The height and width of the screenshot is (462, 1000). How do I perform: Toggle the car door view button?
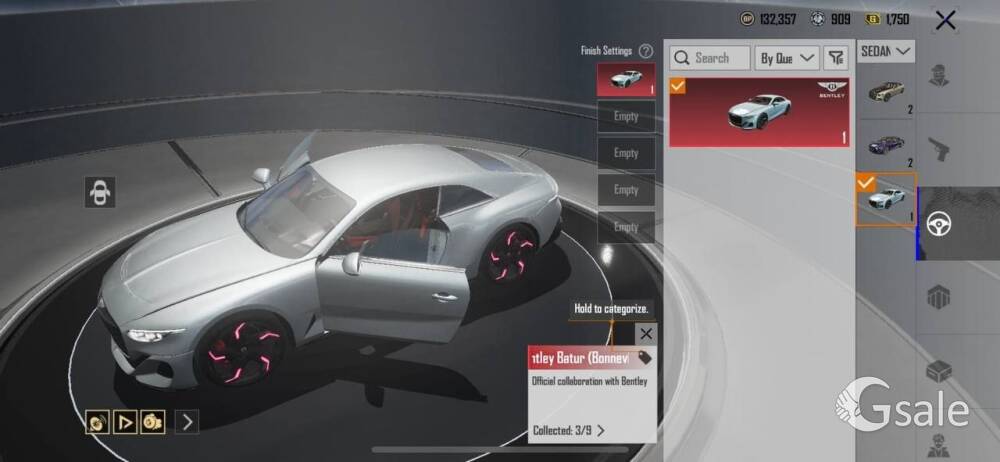100,191
